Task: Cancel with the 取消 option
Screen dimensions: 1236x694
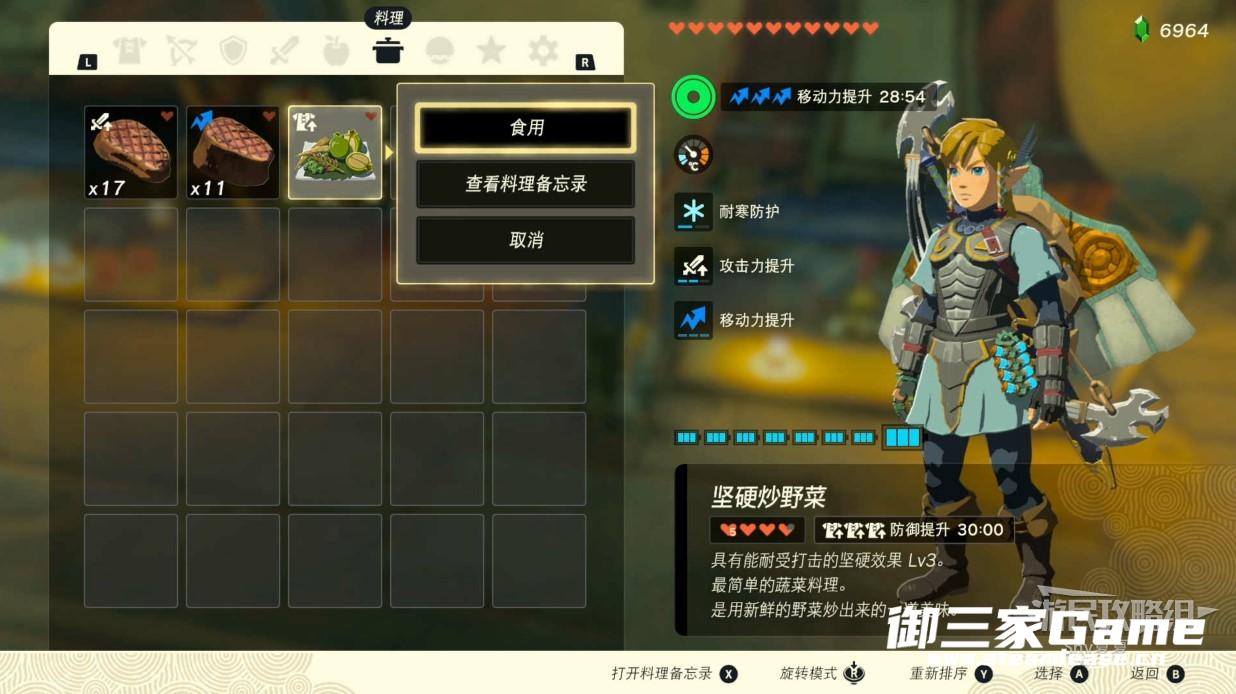Action: click(x=525, y=240)
